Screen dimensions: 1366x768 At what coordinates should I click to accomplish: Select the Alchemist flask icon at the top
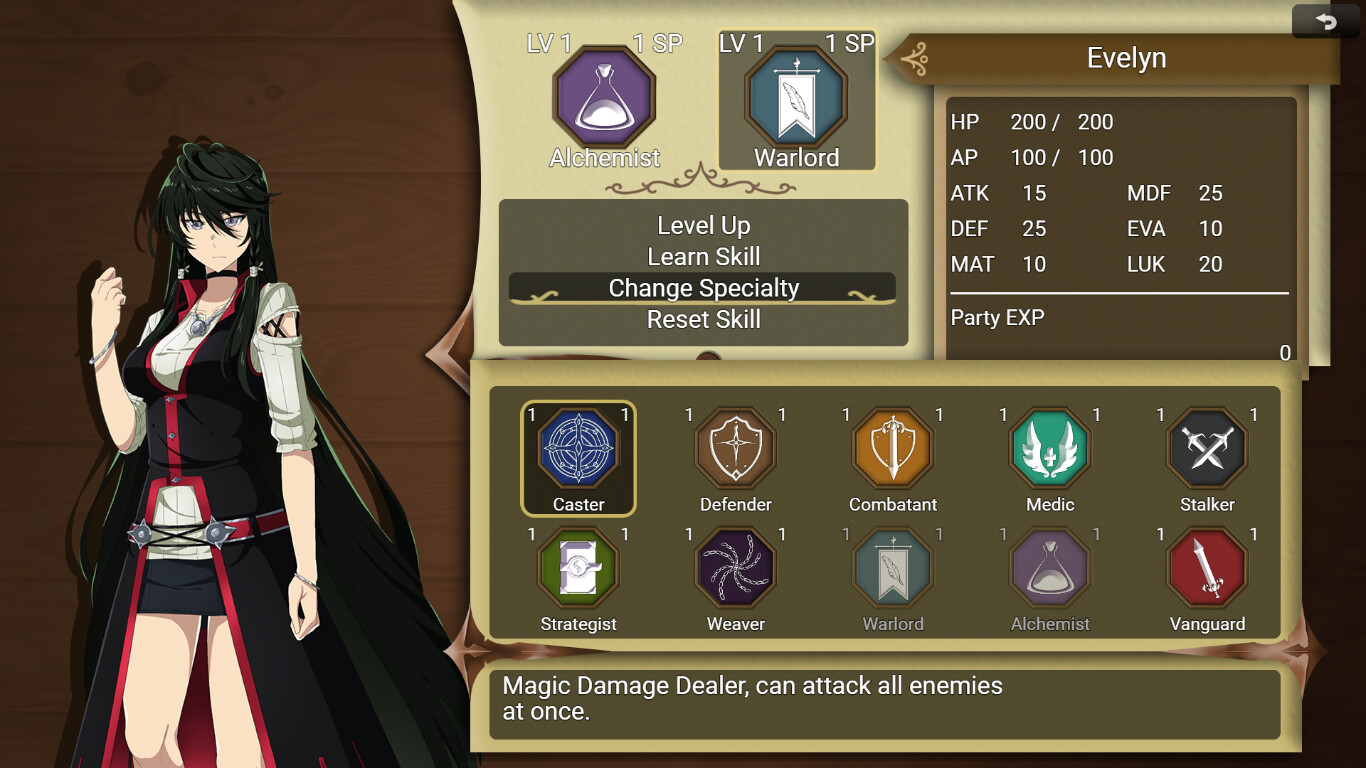click(604, 98)
